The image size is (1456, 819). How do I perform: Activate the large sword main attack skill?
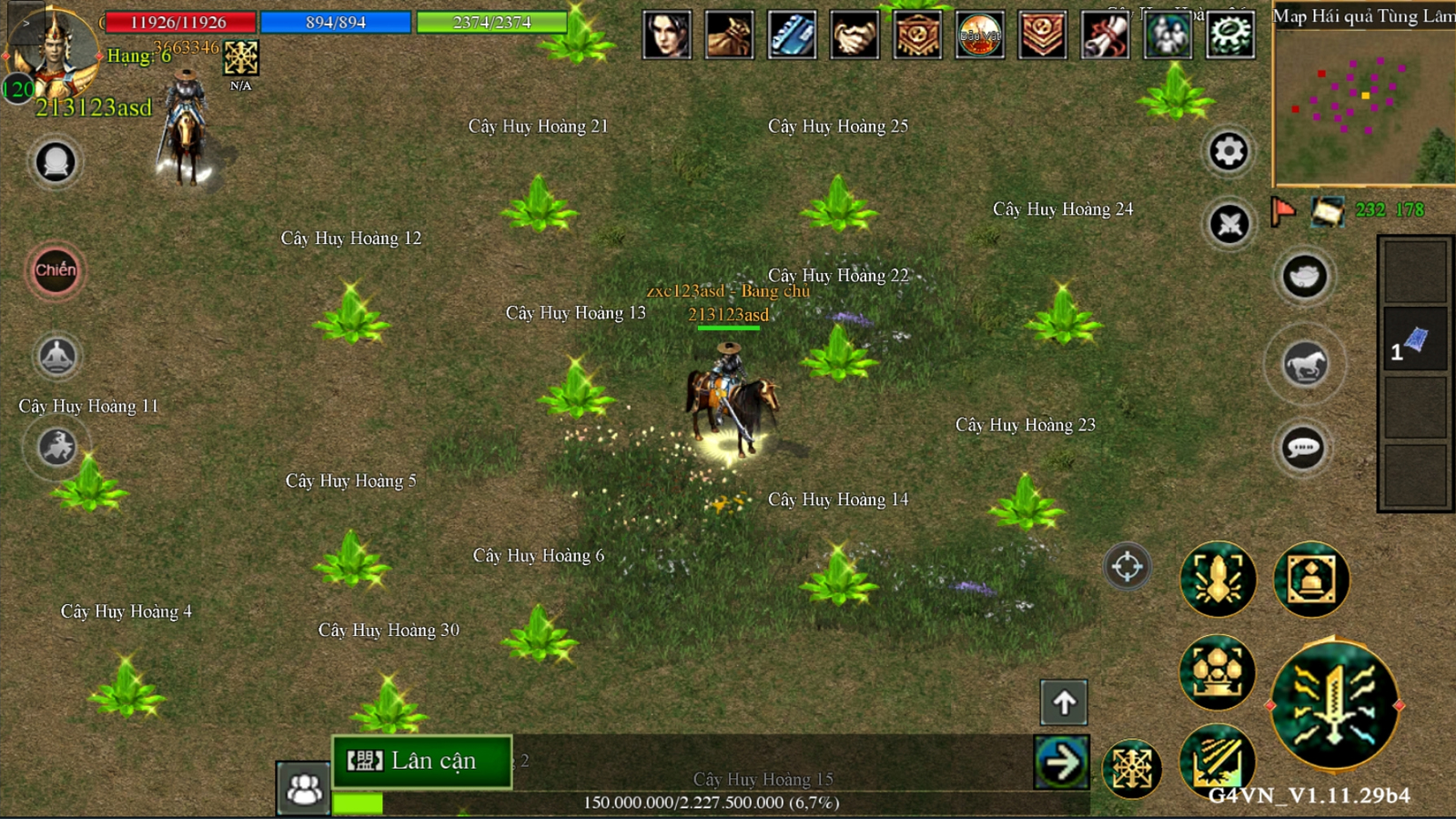(1334, 704)
